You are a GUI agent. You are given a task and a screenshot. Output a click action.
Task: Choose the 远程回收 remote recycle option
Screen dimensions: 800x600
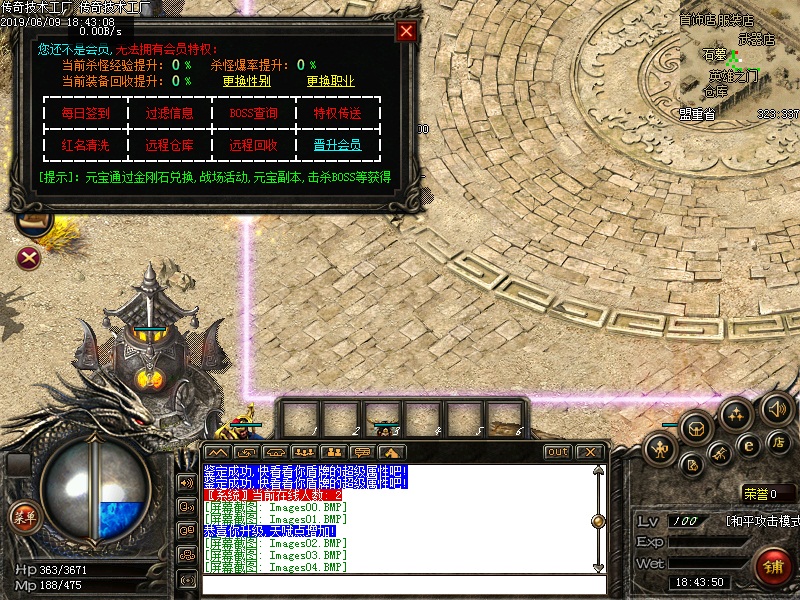click(x=253, y=145)
